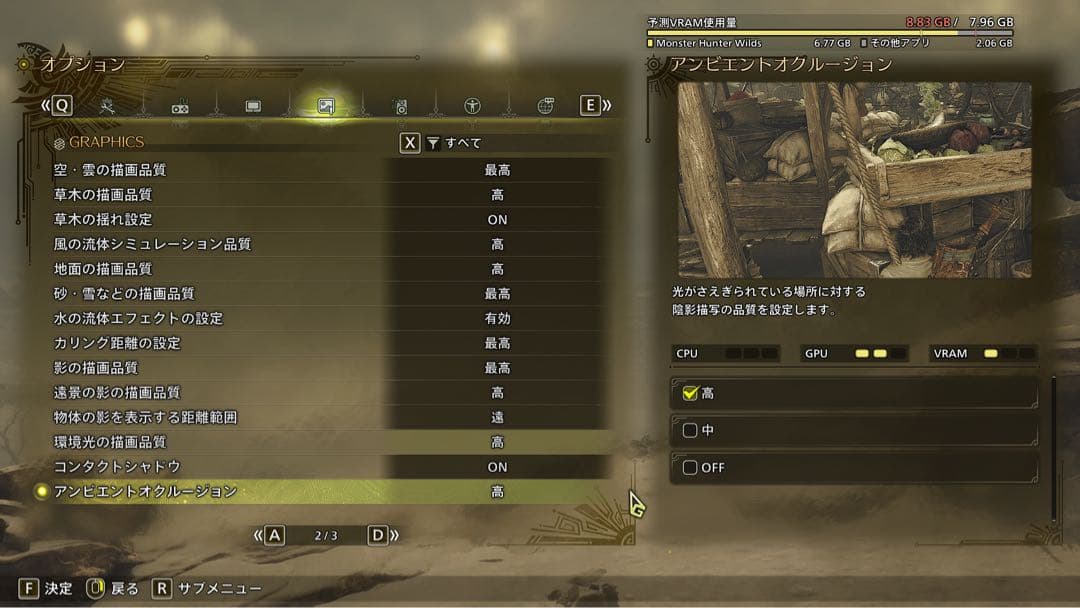Image resolution: width=1080 pixels, height=608 pixels.
Task: Switch to the controller settings tab
Action: [180, 106]
